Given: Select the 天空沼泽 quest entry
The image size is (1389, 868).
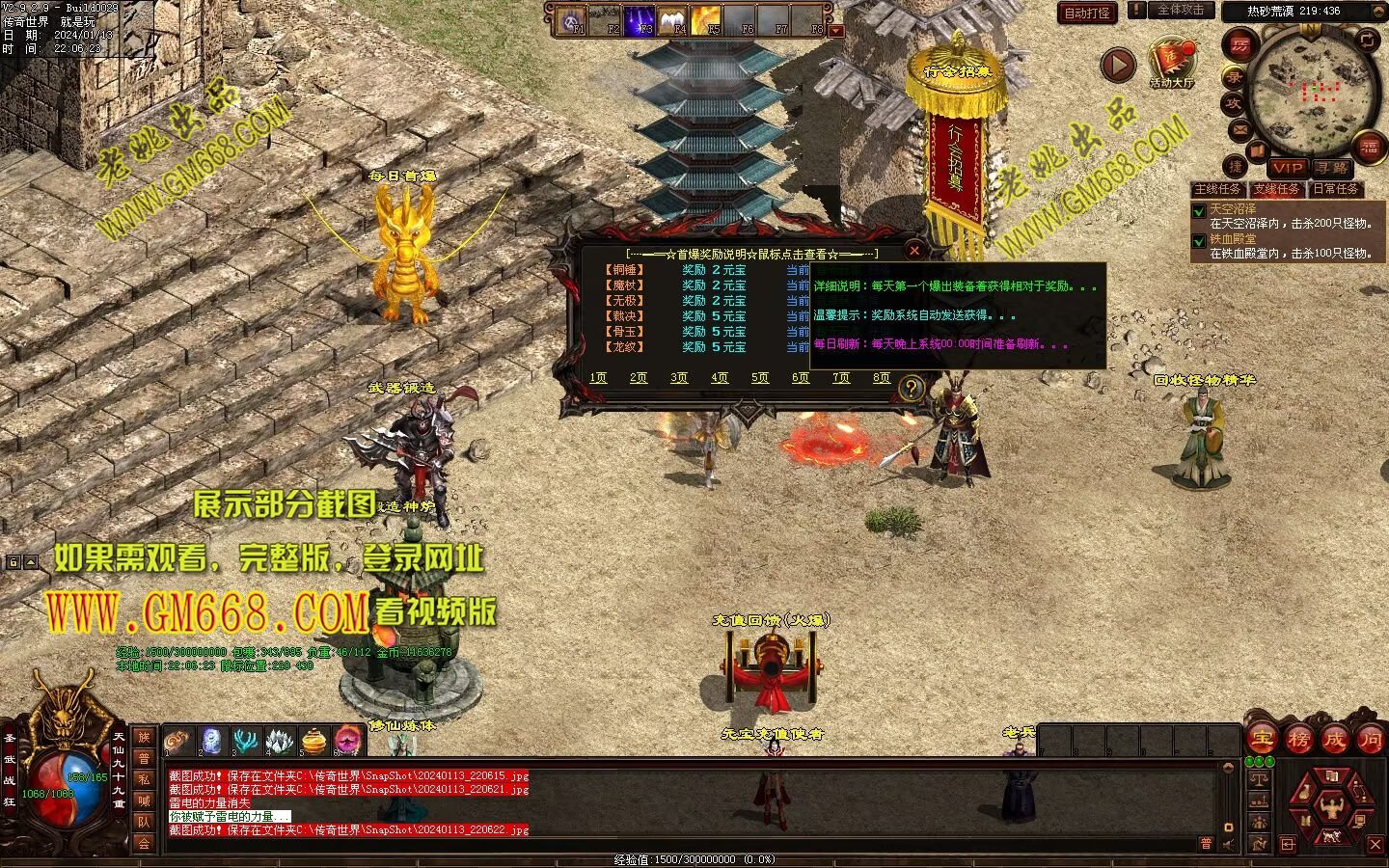Looking at the screenshot, I should (1233, 208).
